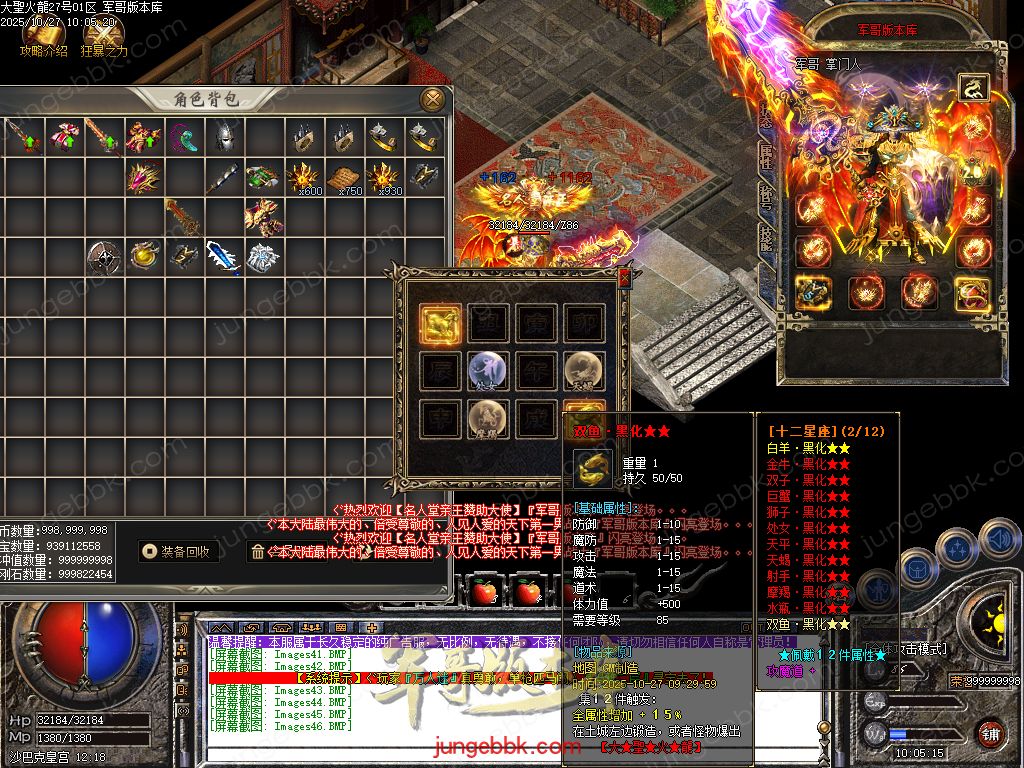
Task: Select the item stack marked x750
Action: click(345, 178)
